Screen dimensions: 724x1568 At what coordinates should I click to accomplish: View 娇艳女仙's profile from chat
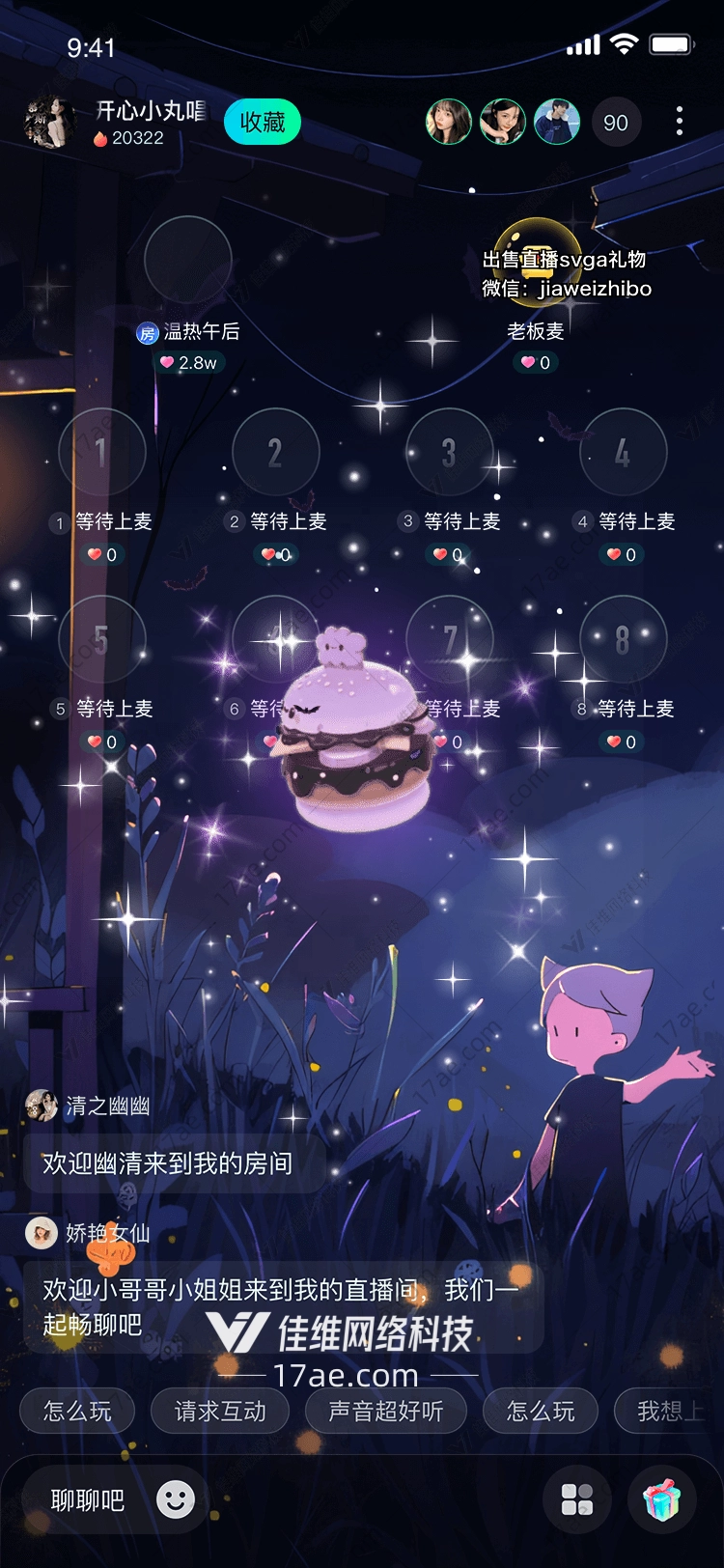point(42,1233)
